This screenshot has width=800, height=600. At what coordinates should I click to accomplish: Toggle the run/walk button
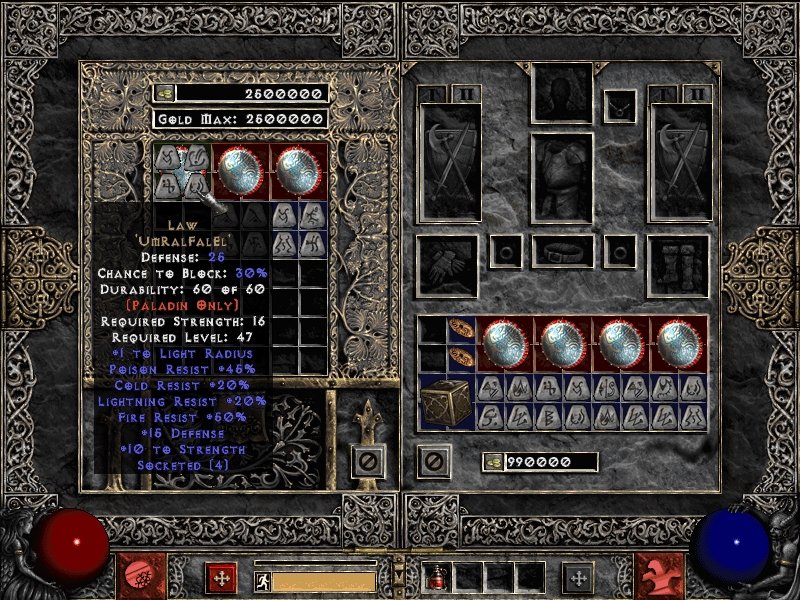click(262, 579)
